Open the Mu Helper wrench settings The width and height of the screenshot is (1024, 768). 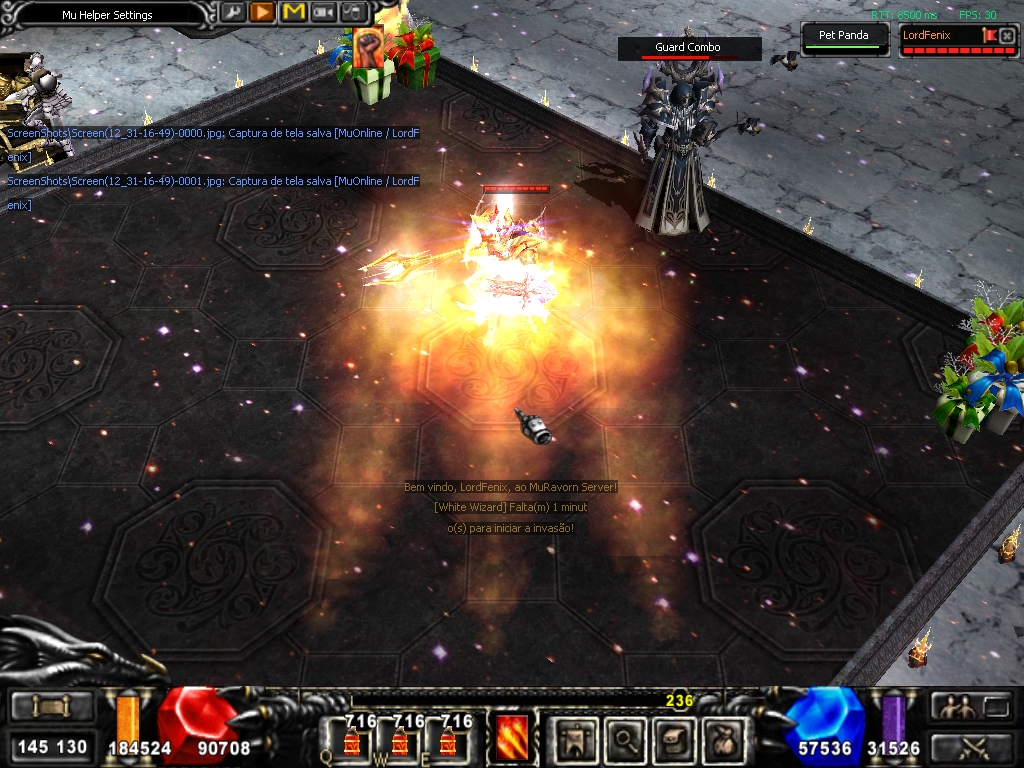pyautogui.click(x=232, y=12)
